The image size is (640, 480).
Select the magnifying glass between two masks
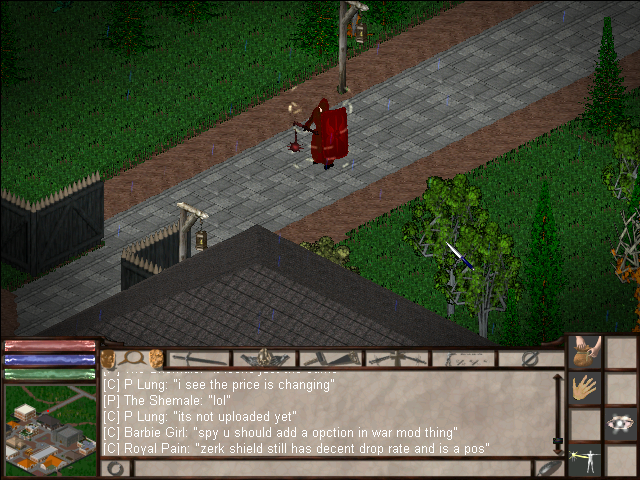pyautogui.click(x=132, y=358)
